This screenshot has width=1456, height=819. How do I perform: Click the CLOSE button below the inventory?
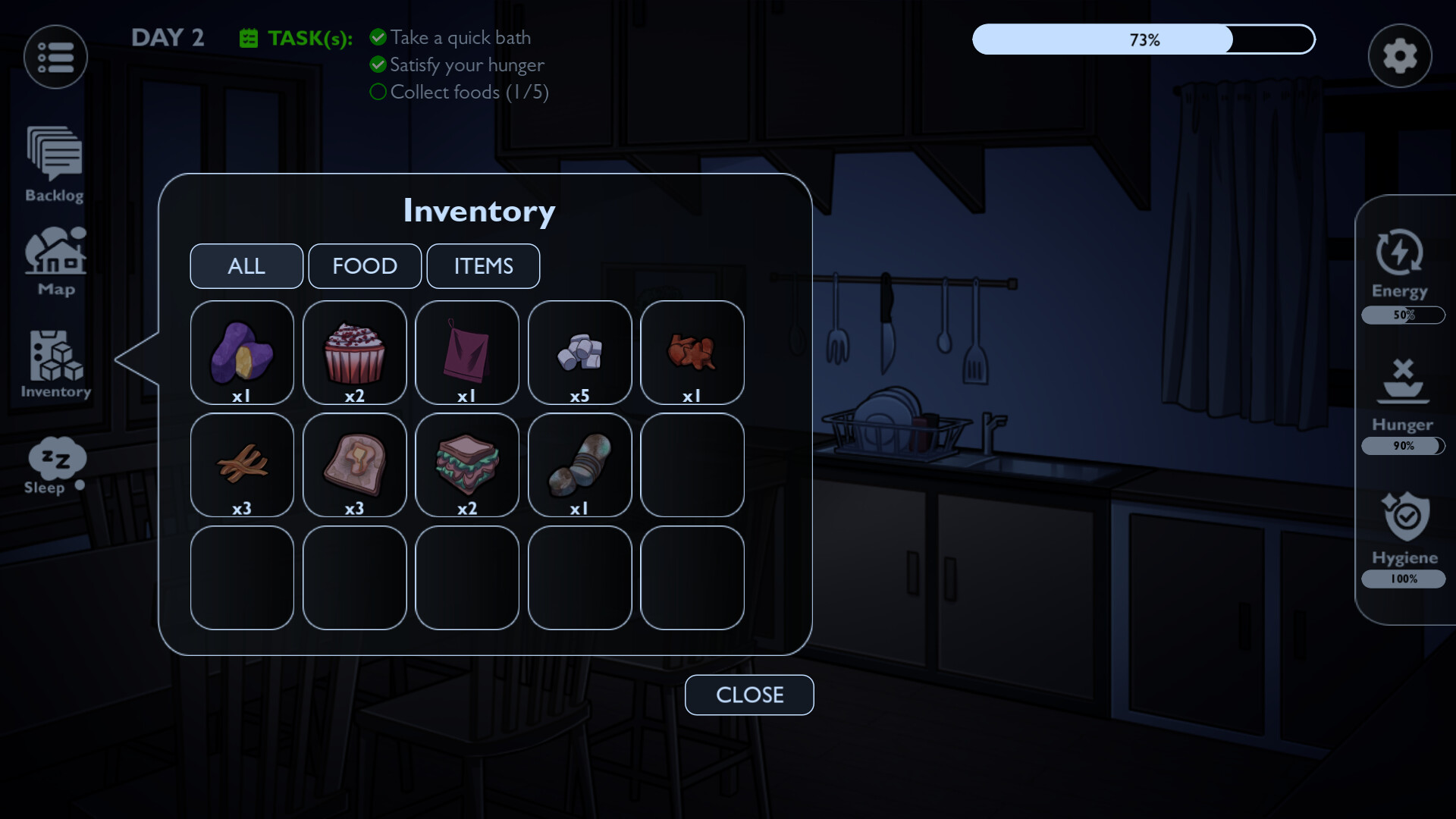[x=748, y=695]
